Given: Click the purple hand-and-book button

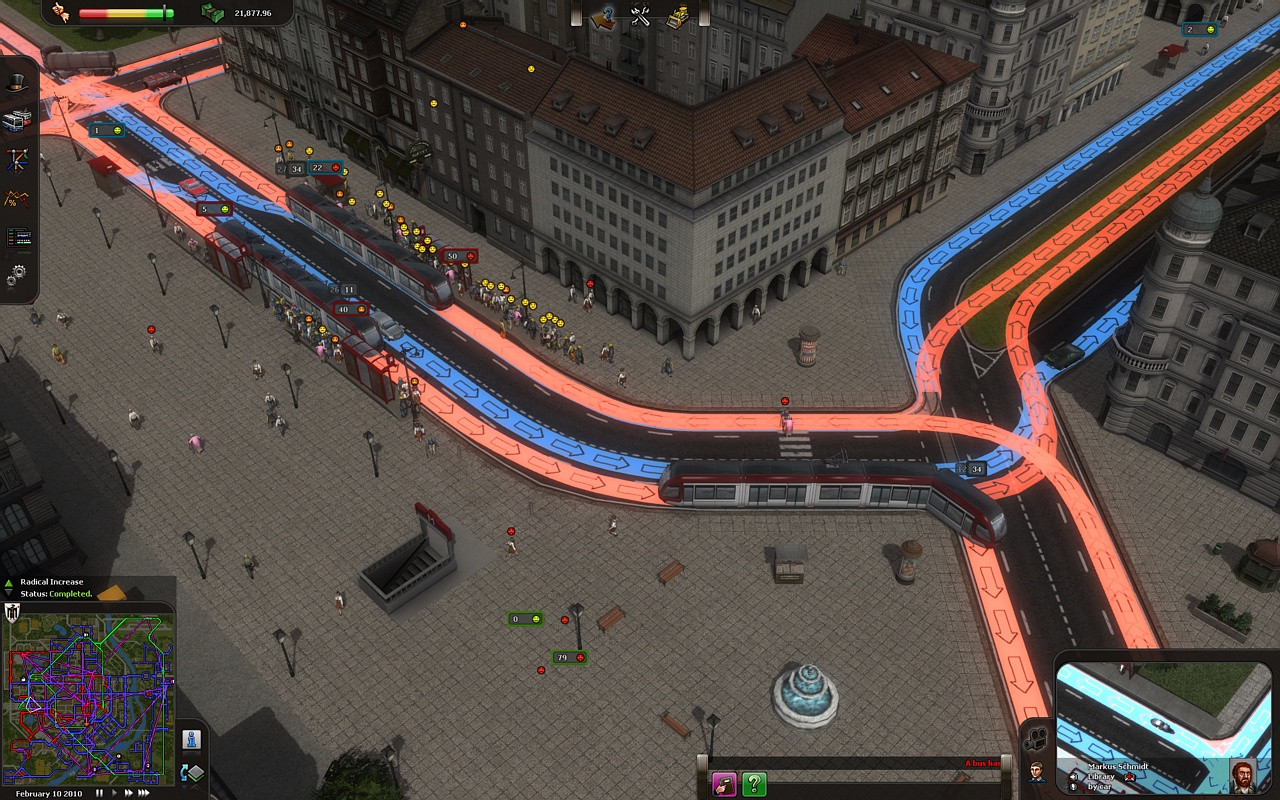Looking at the screenshot, I should click(723, 784).
